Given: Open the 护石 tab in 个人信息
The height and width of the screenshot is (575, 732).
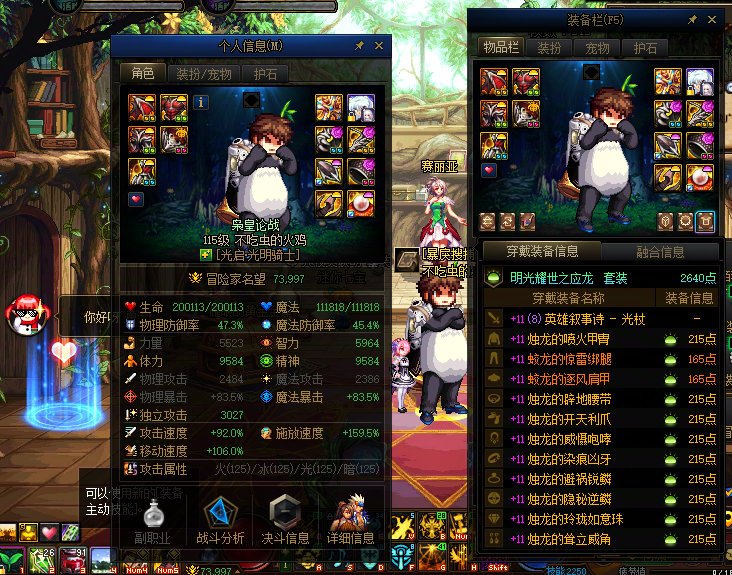Looking at the screenshot, I should point(265,73).
